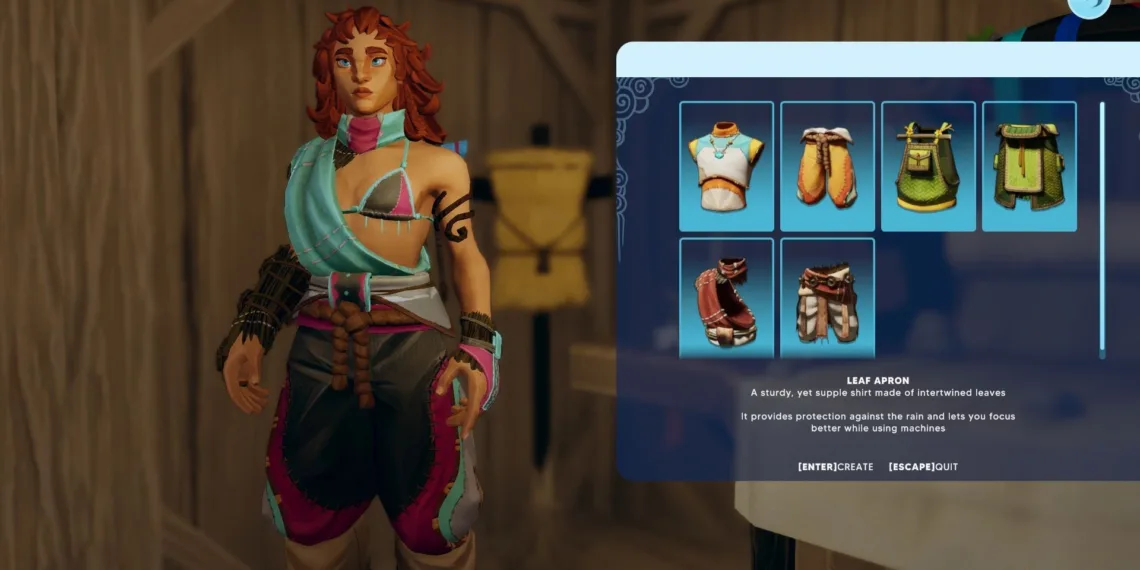Image resolution: width=1140 pixels, height=570 pixels.
Task: Select the white crop top with necklace
Action: [x=726, y=166]
